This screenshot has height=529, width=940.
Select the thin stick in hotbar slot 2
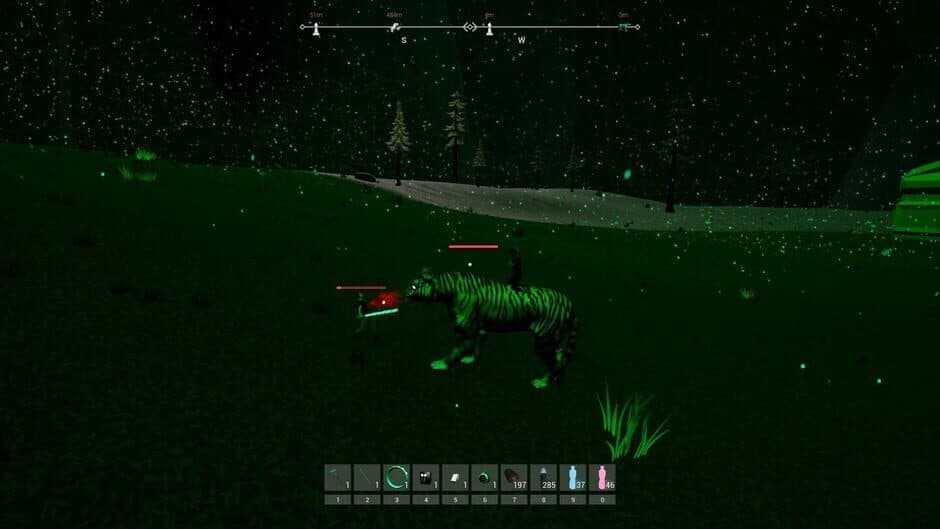(x=367, y=477)
